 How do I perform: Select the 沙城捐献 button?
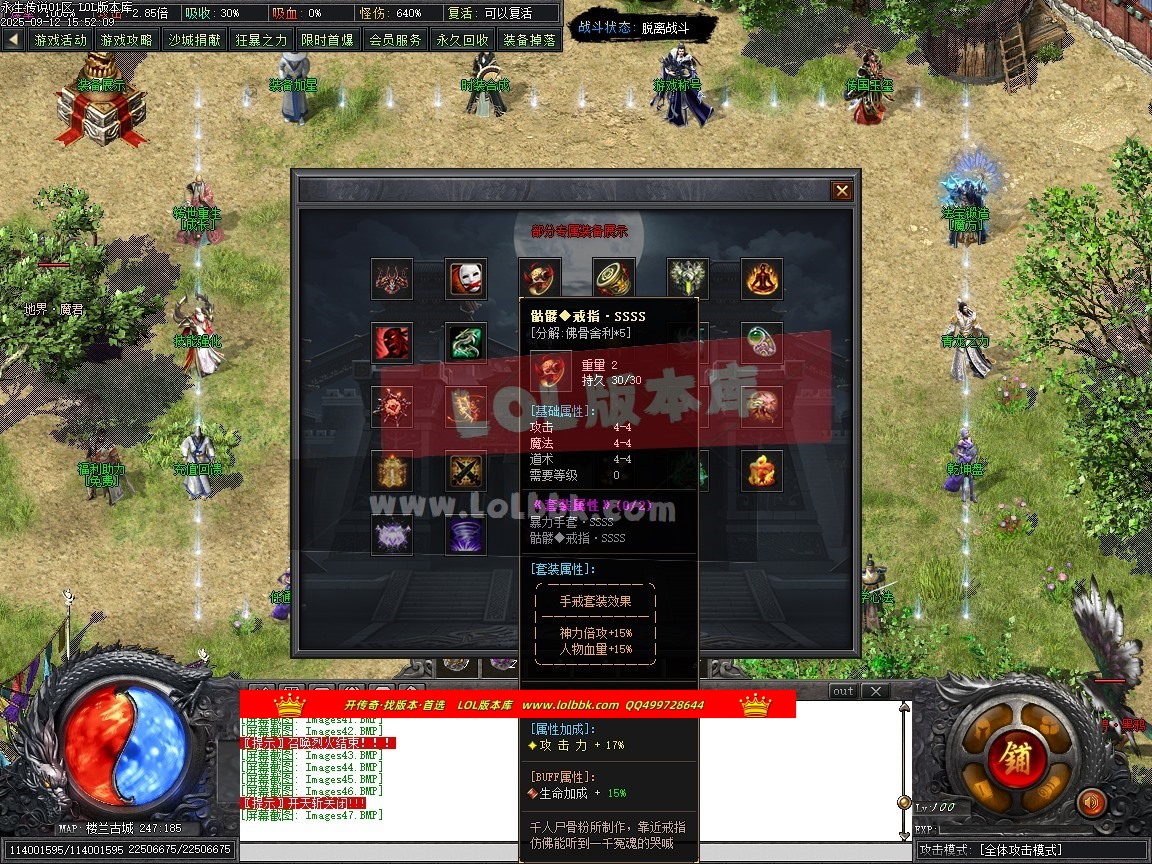point(194,40)
